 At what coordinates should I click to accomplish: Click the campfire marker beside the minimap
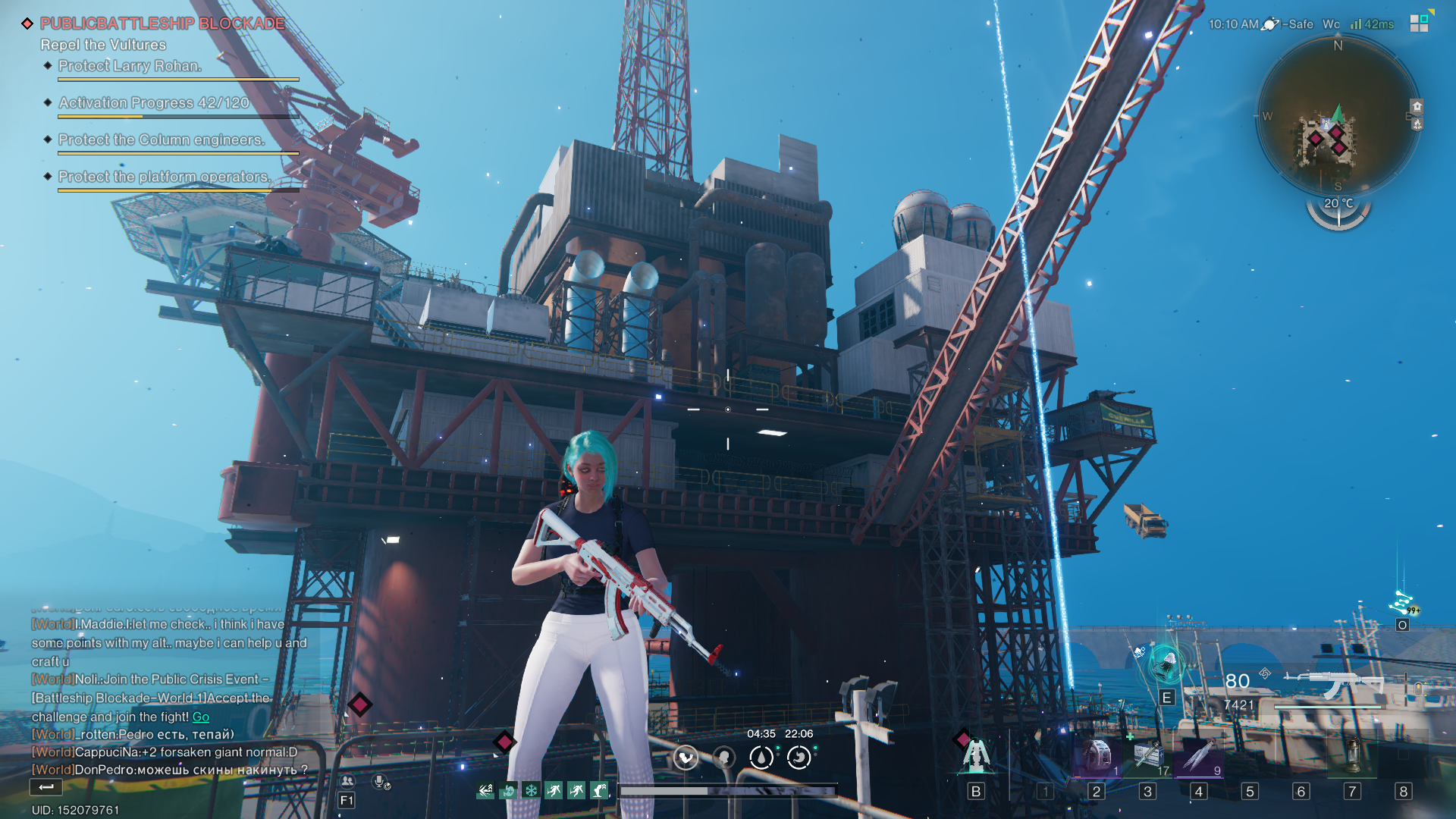pos(1417,124)
